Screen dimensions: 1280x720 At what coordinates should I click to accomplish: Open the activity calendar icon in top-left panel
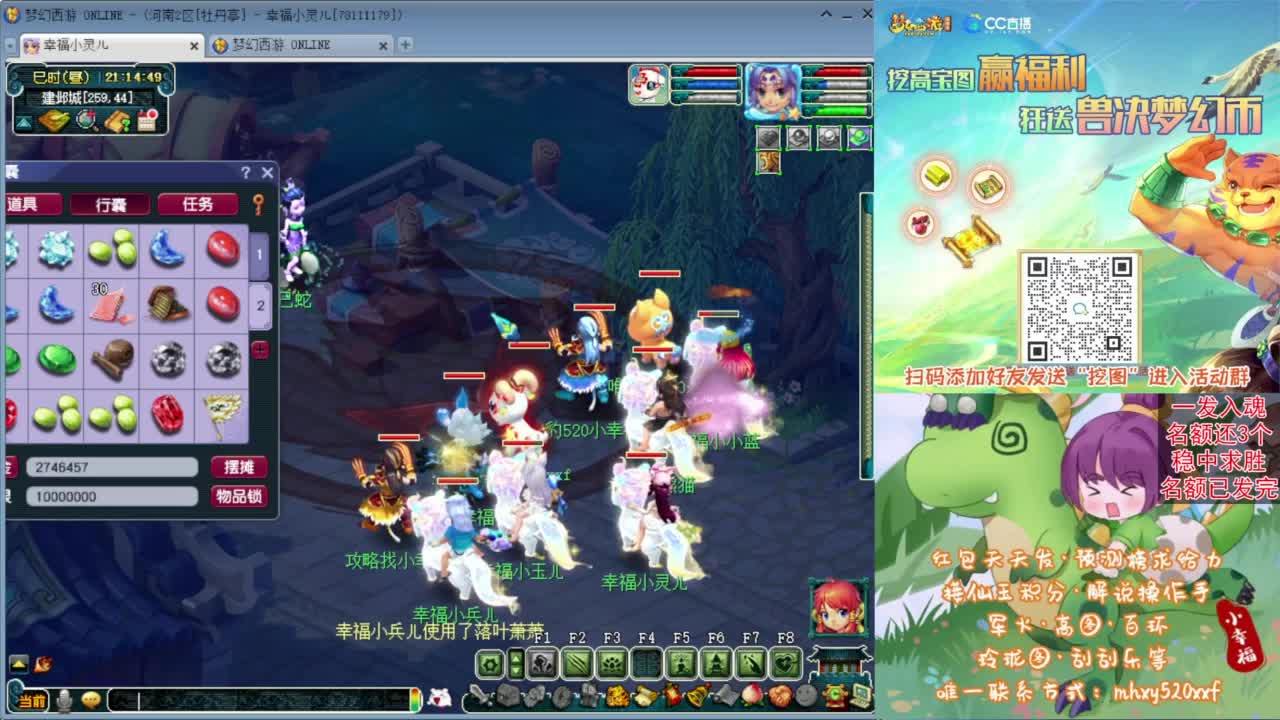click(x=148, y=120)
